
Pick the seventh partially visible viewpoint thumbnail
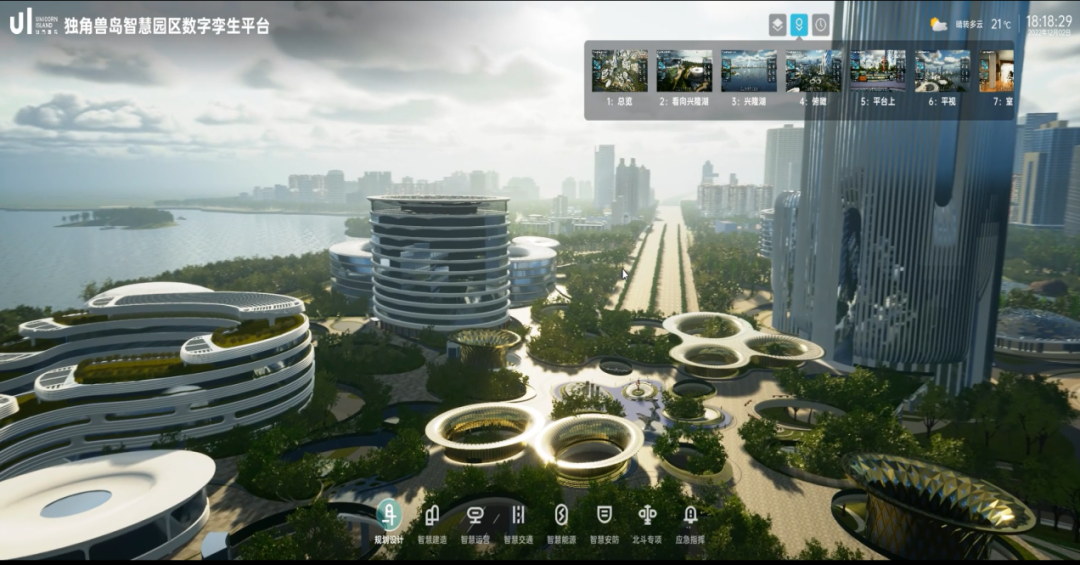[996, 71]
